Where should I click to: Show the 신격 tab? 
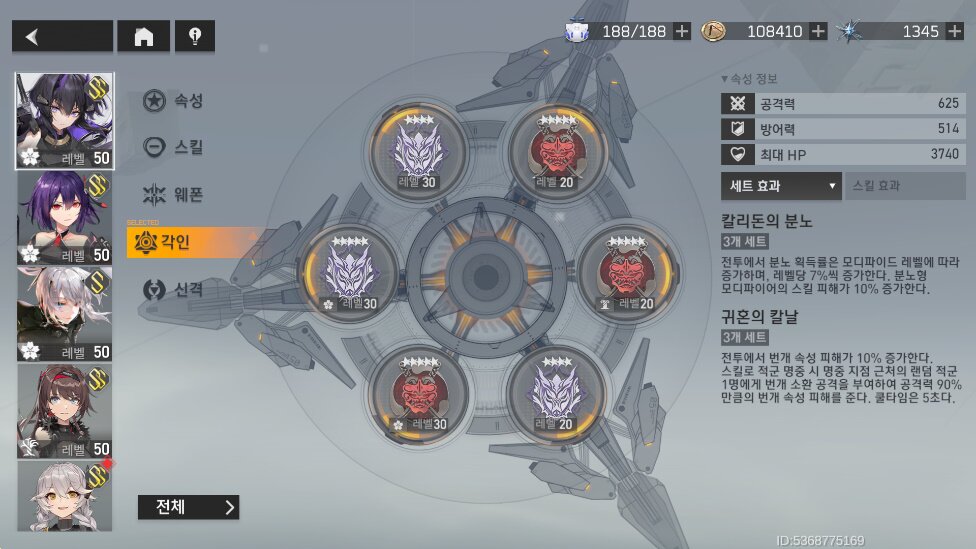click(174, 289)
